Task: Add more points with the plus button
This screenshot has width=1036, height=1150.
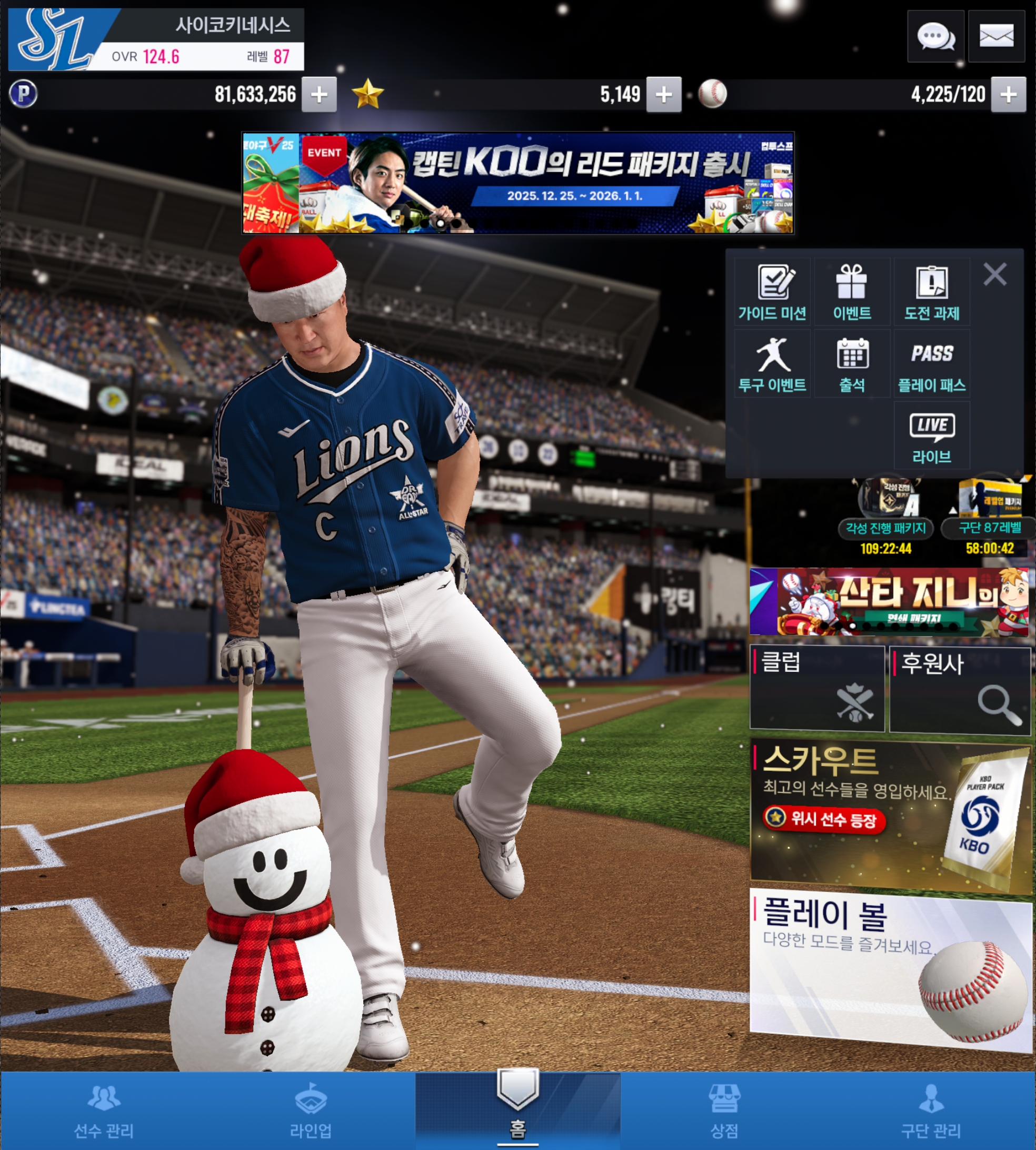Action: click(x=319, y=94)
